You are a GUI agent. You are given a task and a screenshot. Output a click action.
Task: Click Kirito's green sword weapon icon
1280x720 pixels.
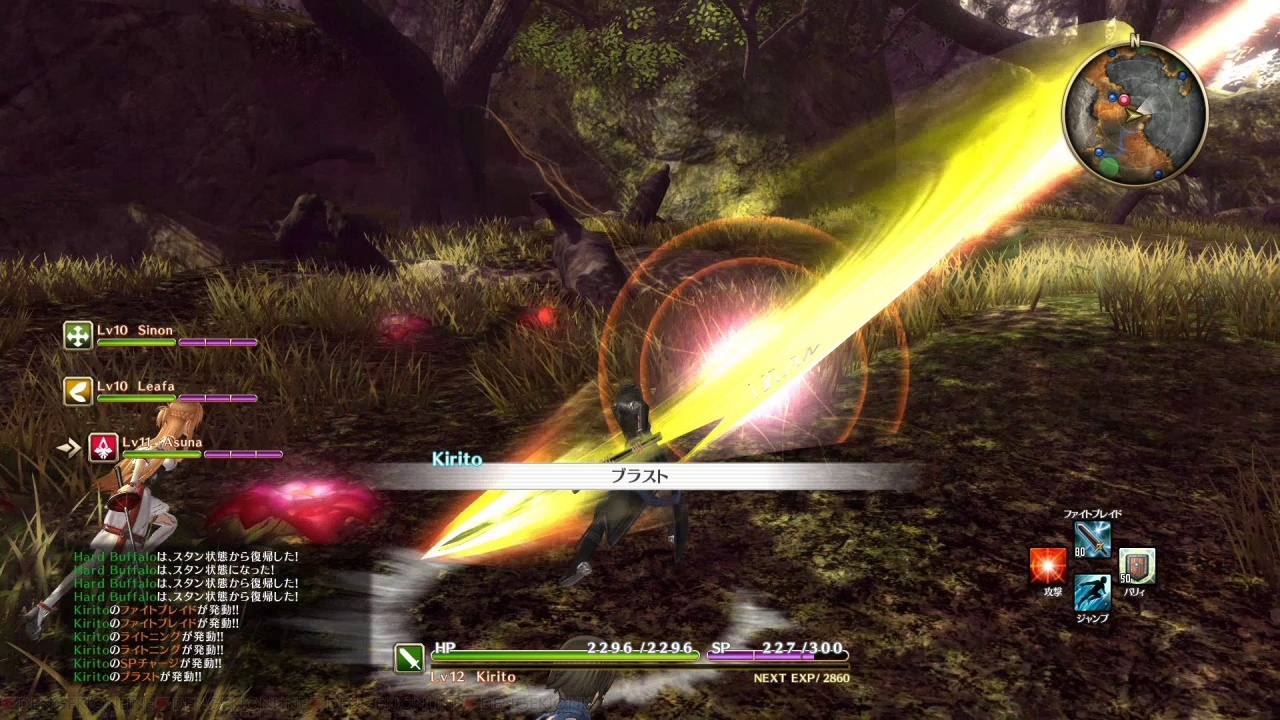coord(410,658)
